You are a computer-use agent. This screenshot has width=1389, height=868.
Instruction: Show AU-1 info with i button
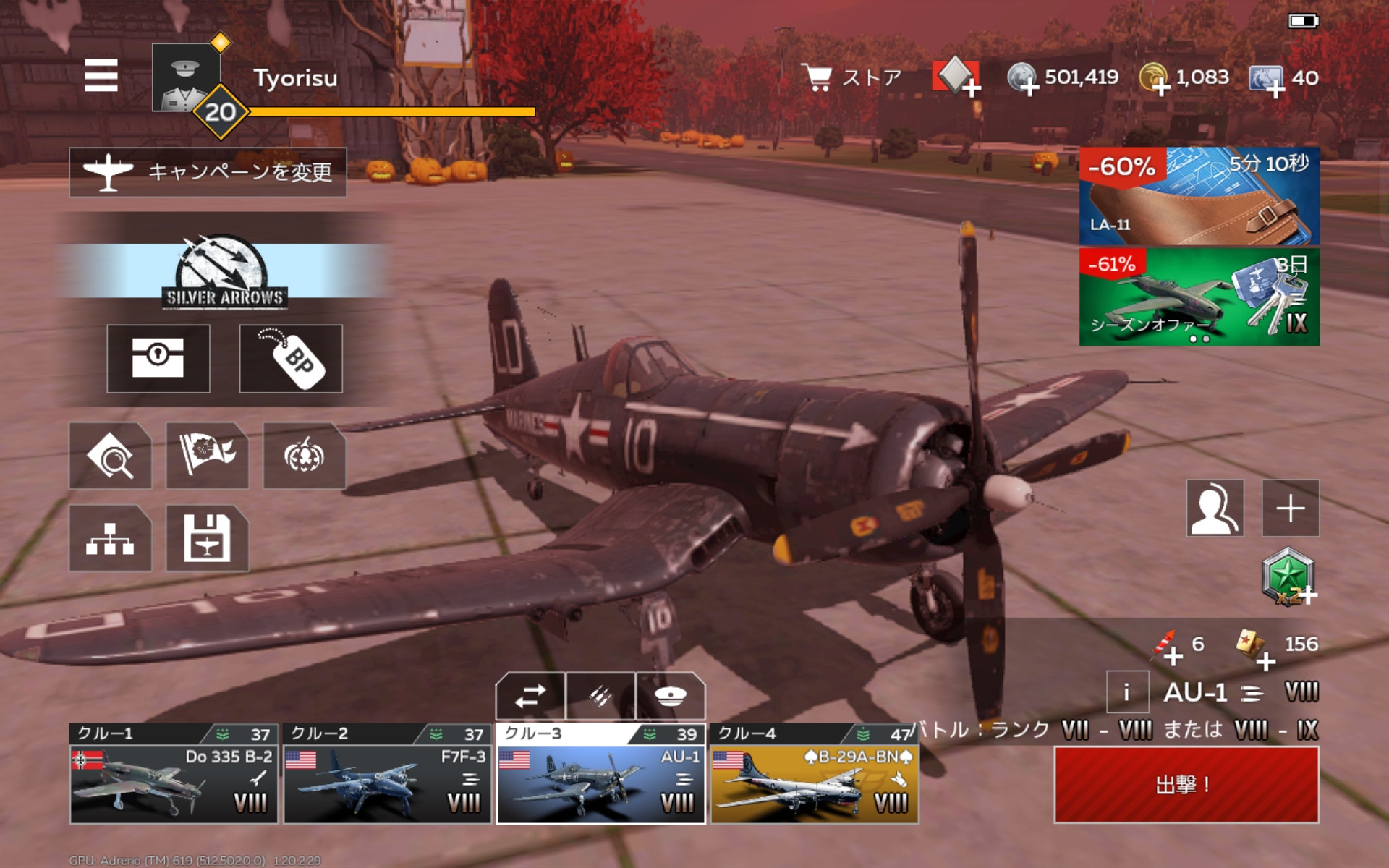(1126, 692)
